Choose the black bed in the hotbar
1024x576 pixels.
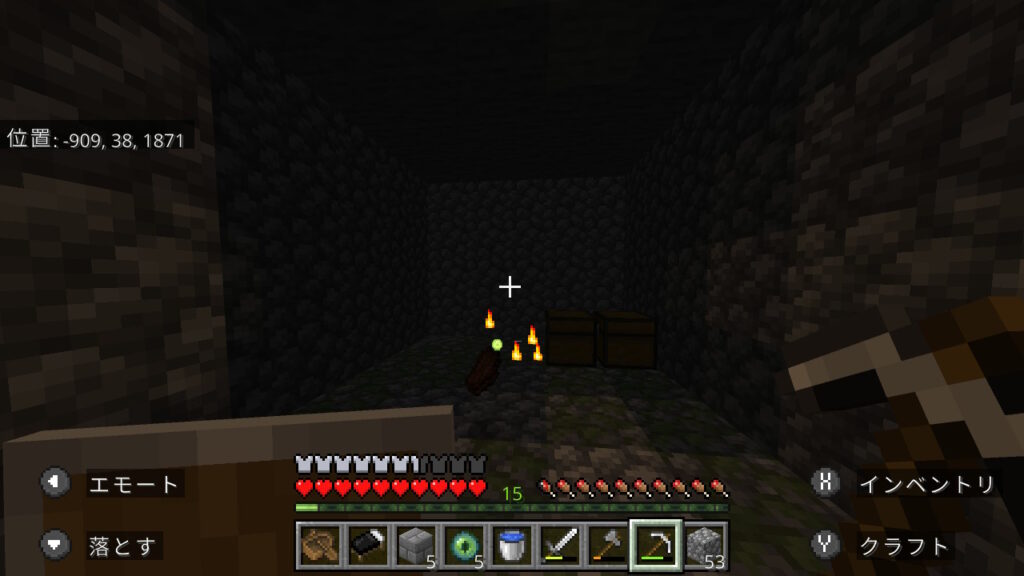(367, 545)
